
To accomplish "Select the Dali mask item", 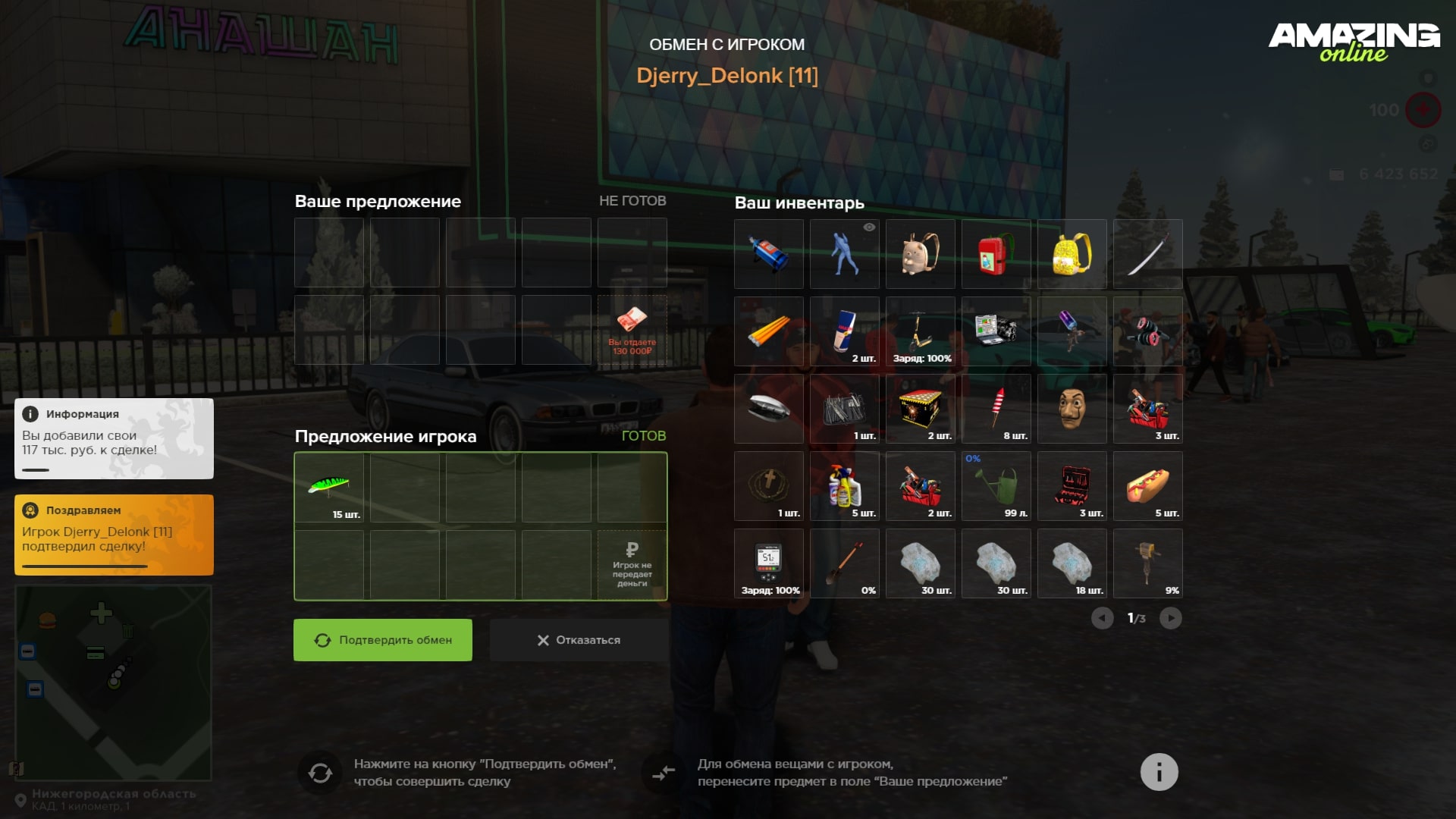I will (1072, 409).
